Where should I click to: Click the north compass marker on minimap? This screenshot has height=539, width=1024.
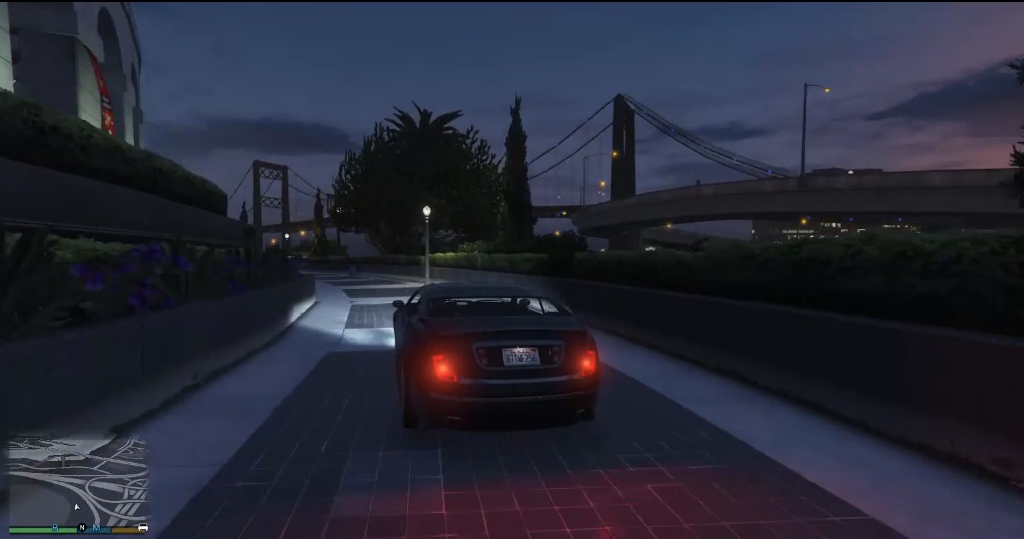pos(82,527)
